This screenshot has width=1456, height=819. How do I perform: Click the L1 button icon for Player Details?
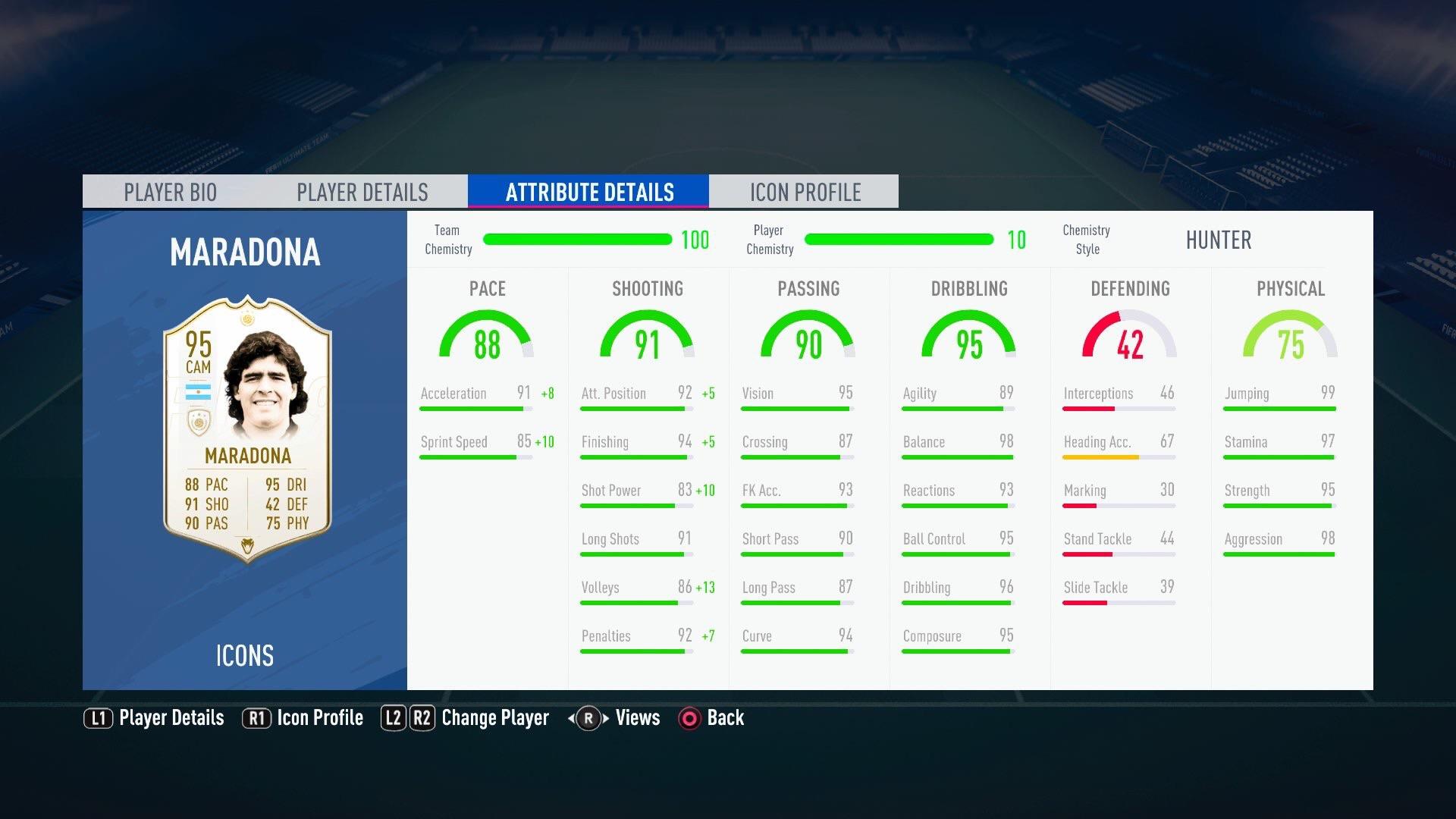(x=98, y=718)
